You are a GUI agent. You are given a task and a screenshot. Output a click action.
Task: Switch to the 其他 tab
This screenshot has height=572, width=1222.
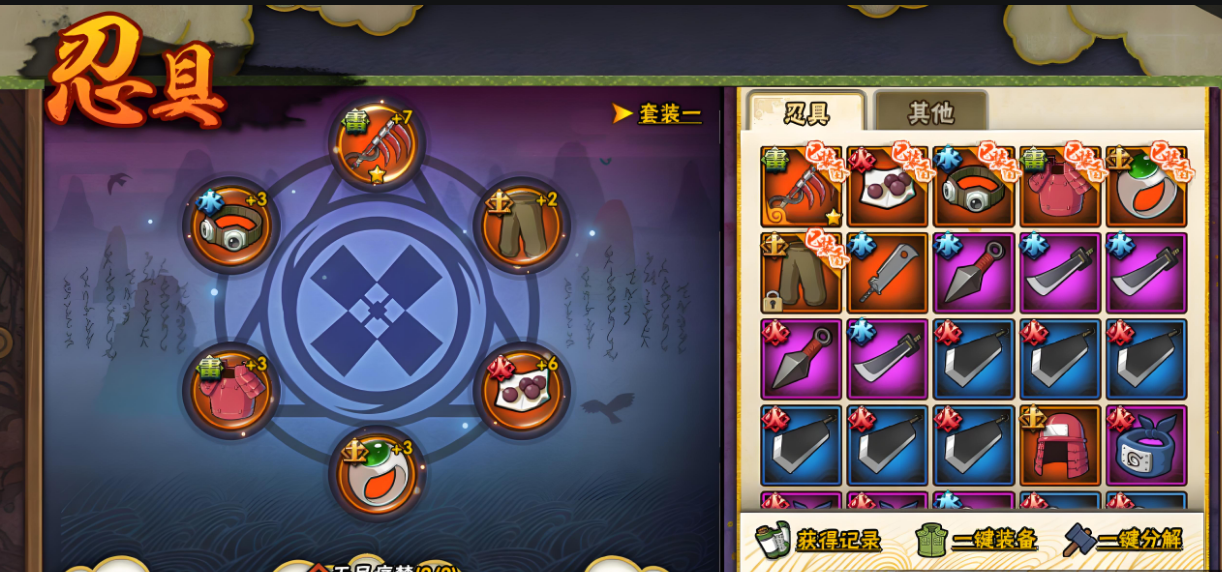(x=930, y=112)
